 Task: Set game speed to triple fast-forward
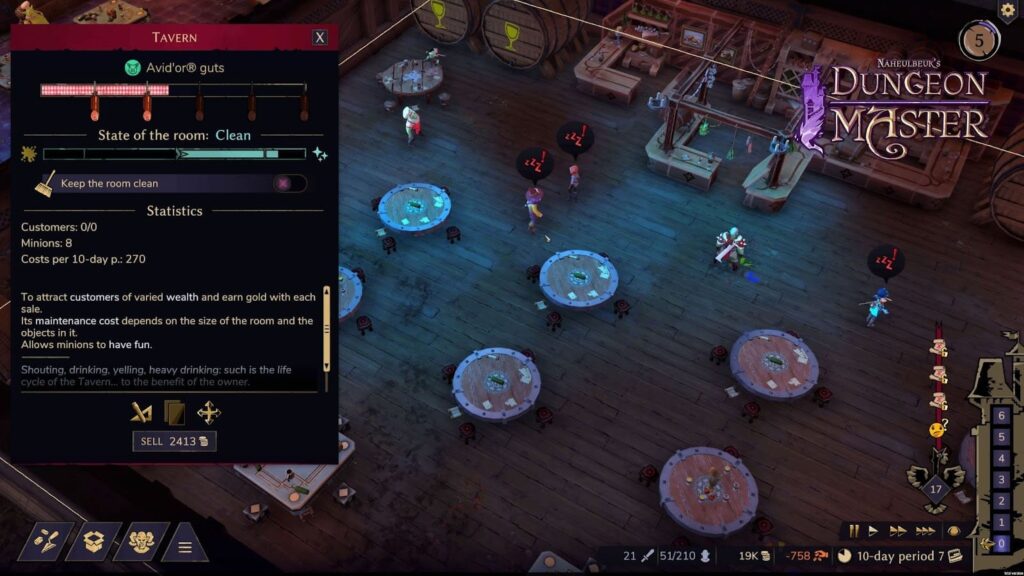925,531
